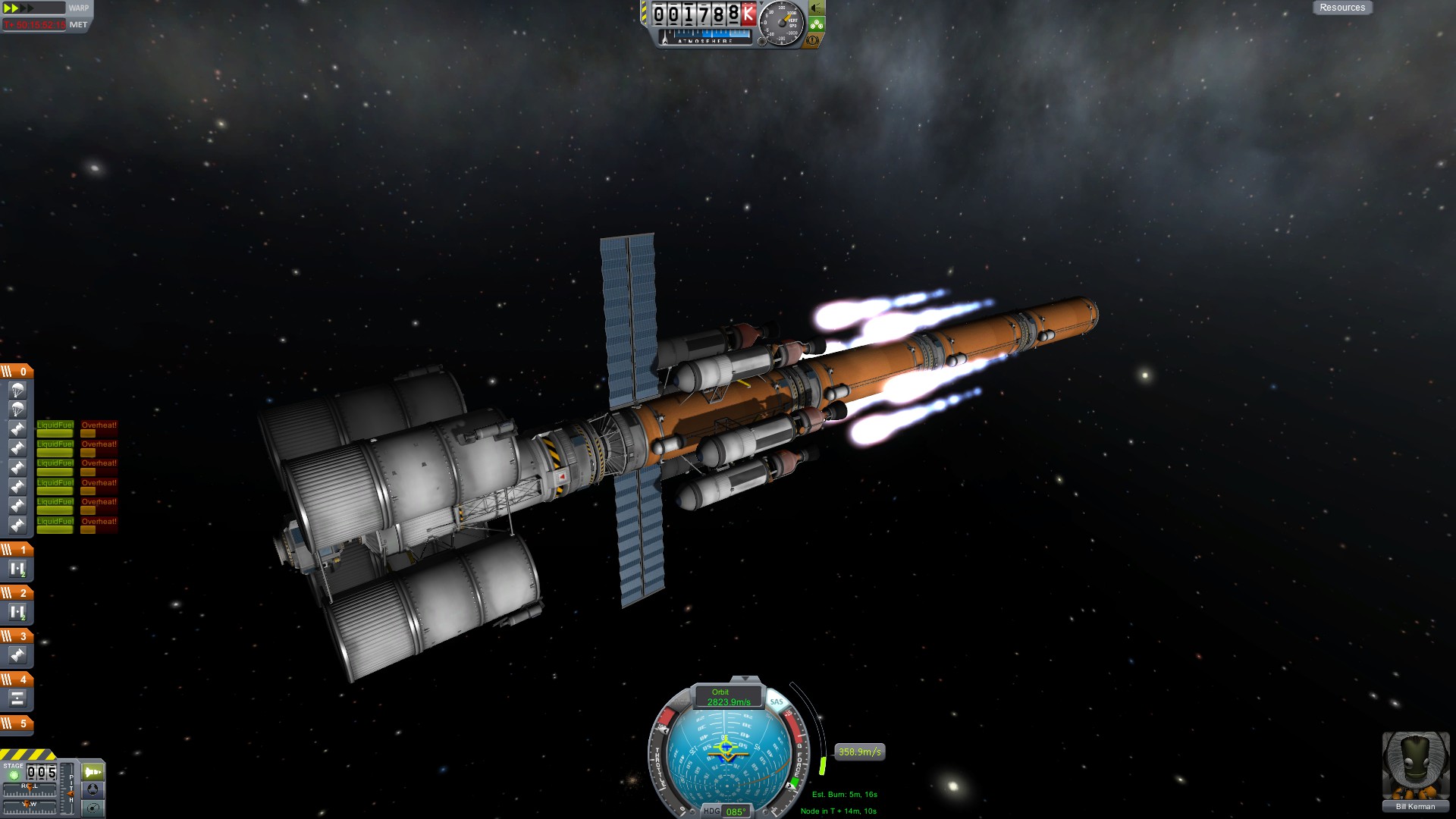Image resolution: width=1456 pixels, height=819 pixels.
Task: Select the top parachute icon in stage 0
Action: coord(17,391)
